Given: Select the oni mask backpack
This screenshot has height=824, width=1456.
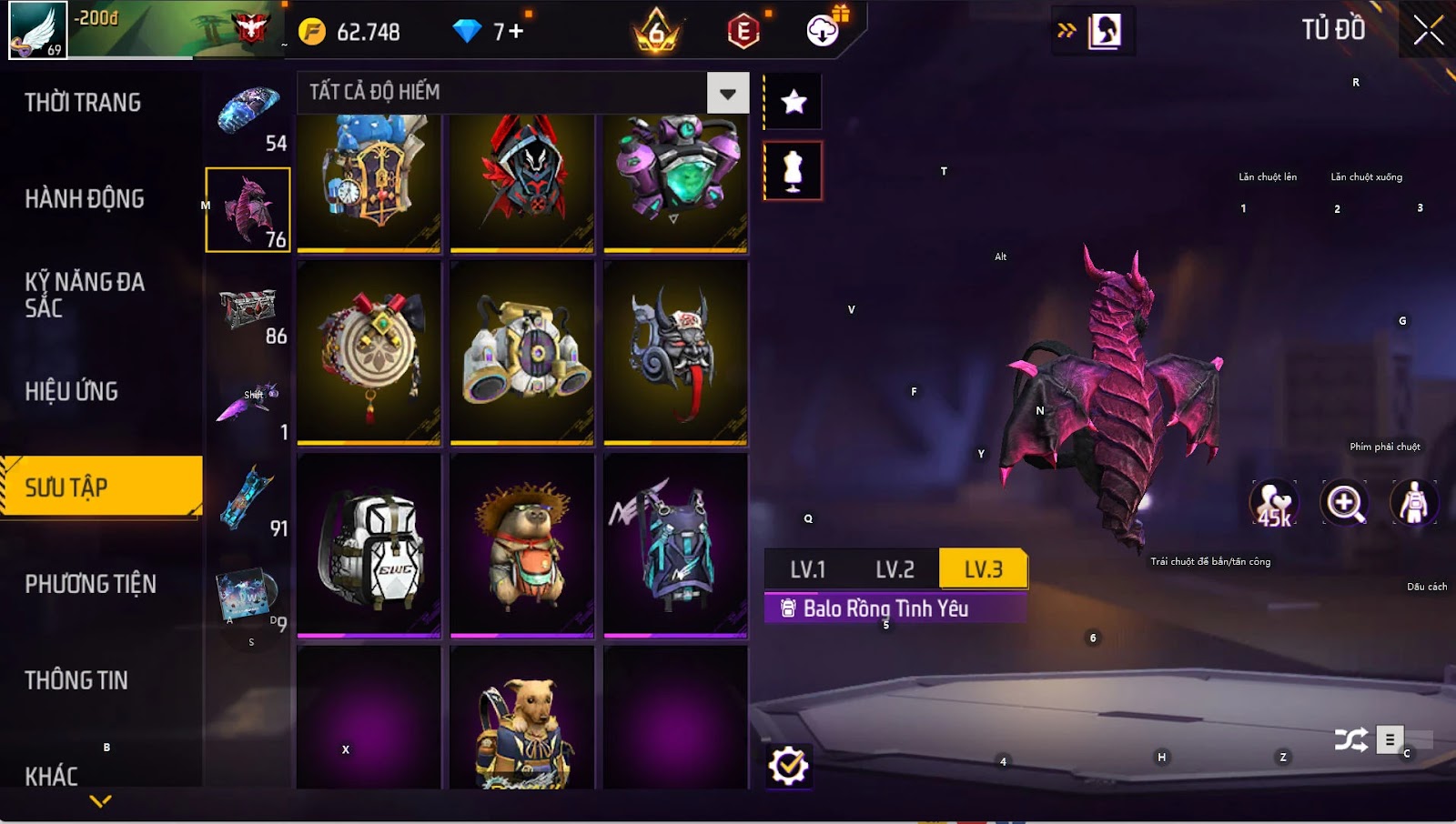Looking at the screenshot, I should coord(675,354).
